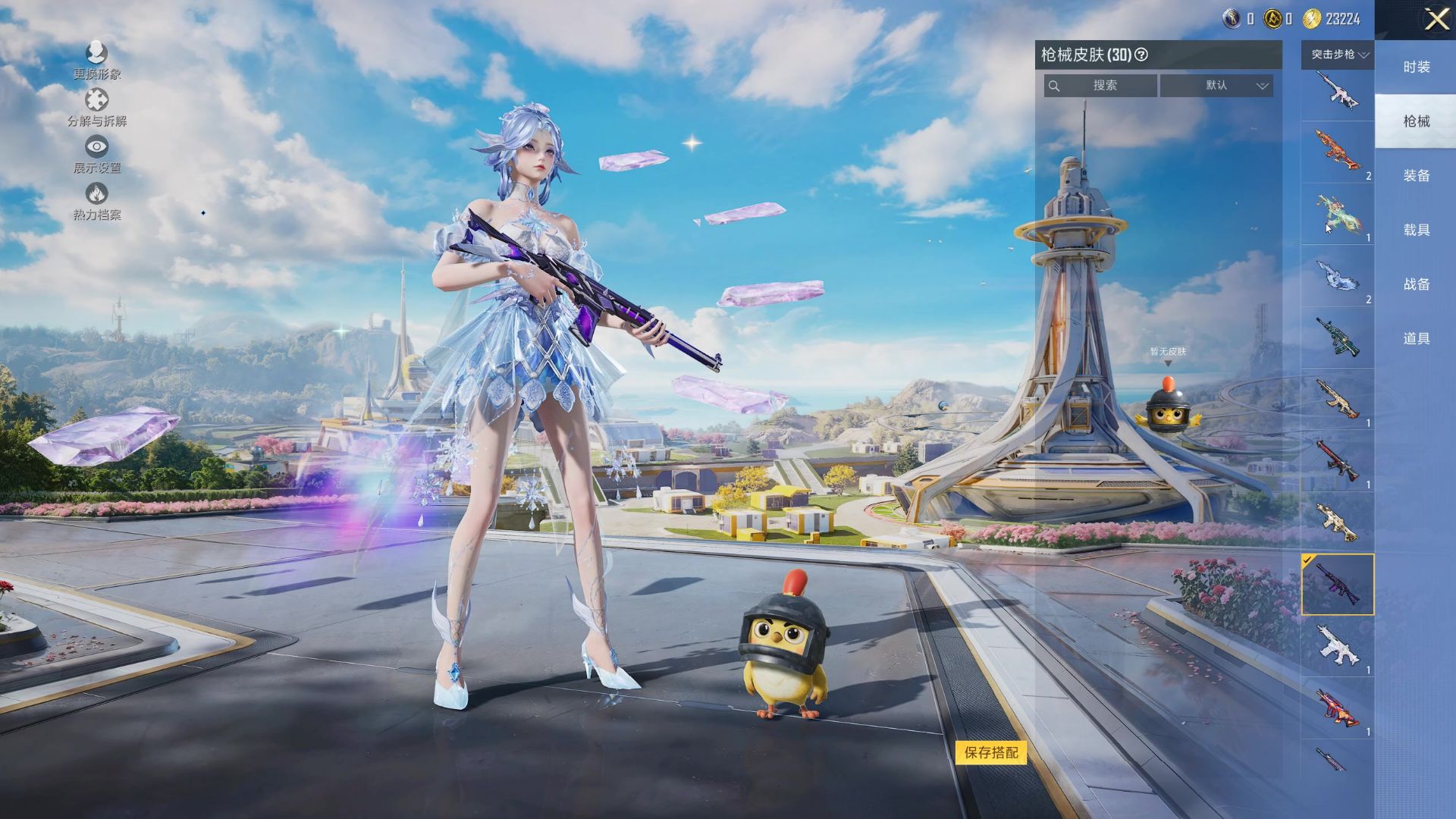The height and width of the screenshot is (819, 1456).
Task: Open the 突击步枪 weapon type dropdown
Action: click(x=1338, y=55)
